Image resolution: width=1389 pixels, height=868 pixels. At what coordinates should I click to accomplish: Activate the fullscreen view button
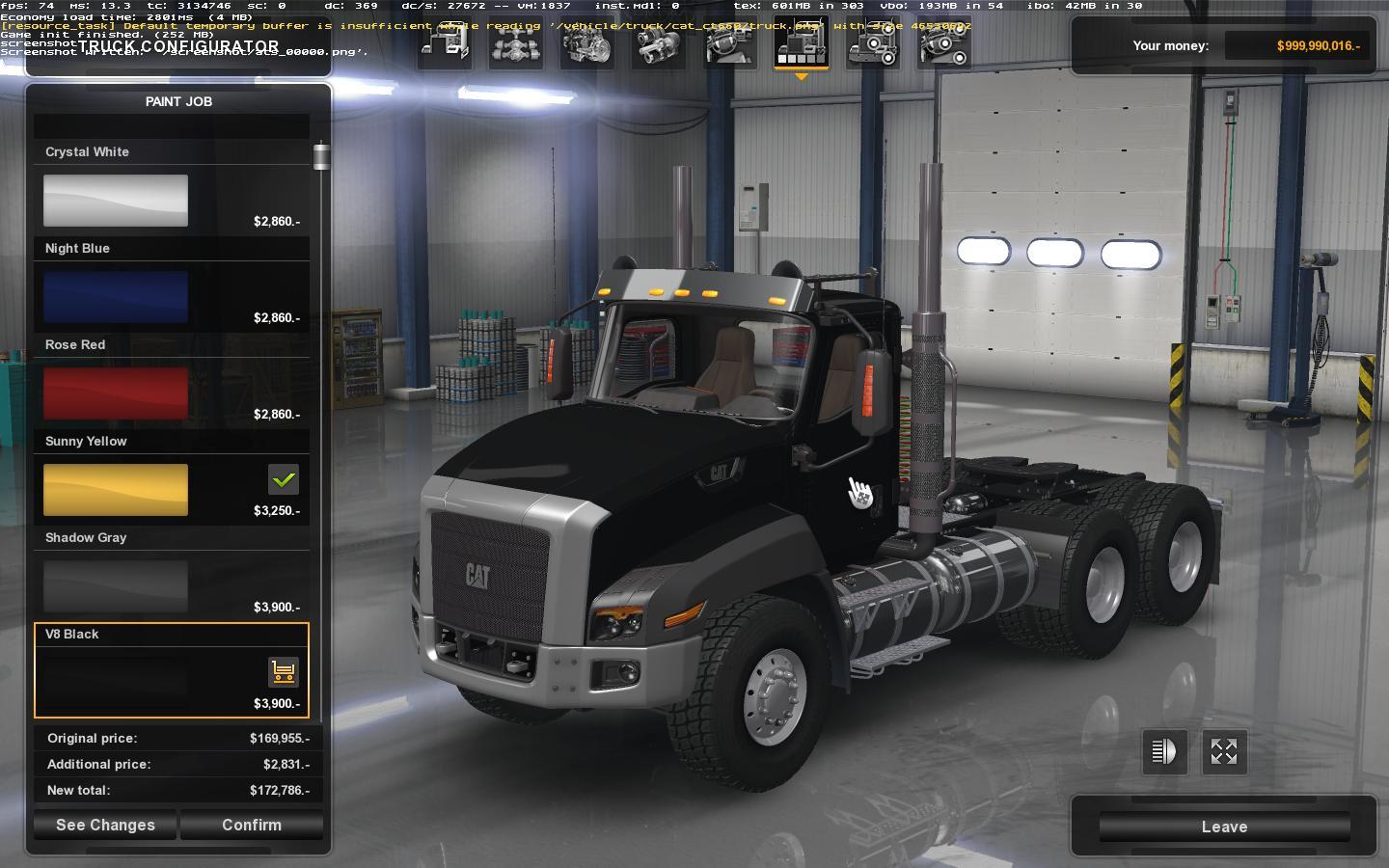(1224, 751)
